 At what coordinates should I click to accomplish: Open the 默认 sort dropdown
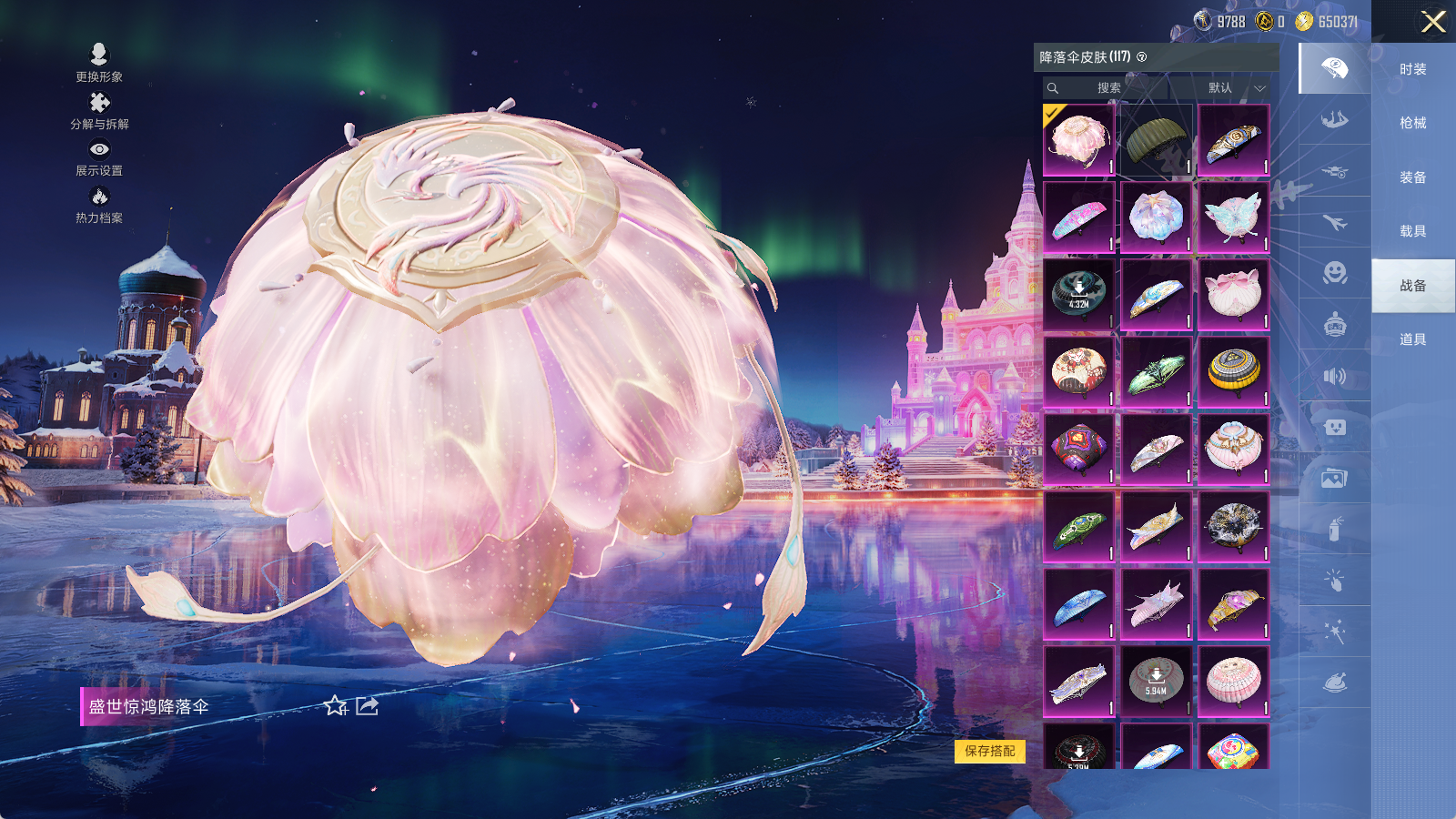pyautogui.click(x=1235, y=88)
